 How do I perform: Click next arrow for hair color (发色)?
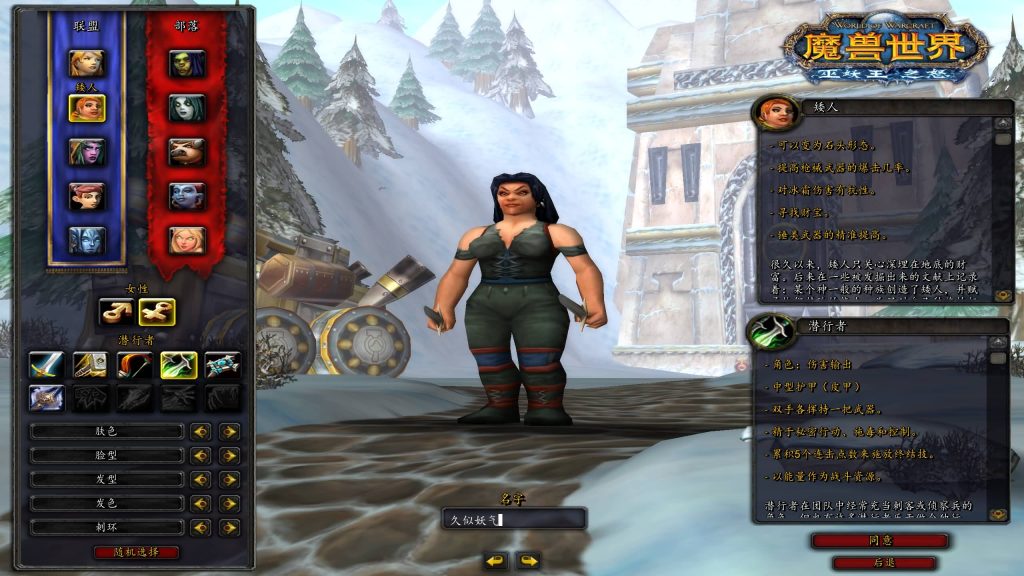230,503
